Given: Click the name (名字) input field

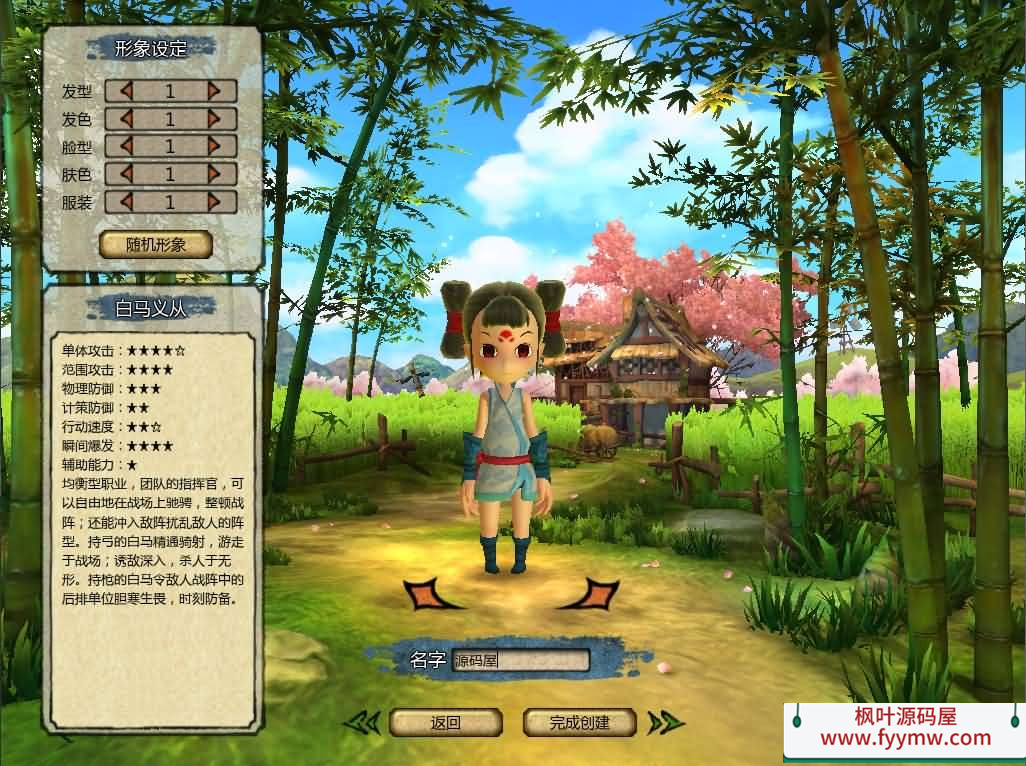Looking at the screenshot, I should point(520,661).
